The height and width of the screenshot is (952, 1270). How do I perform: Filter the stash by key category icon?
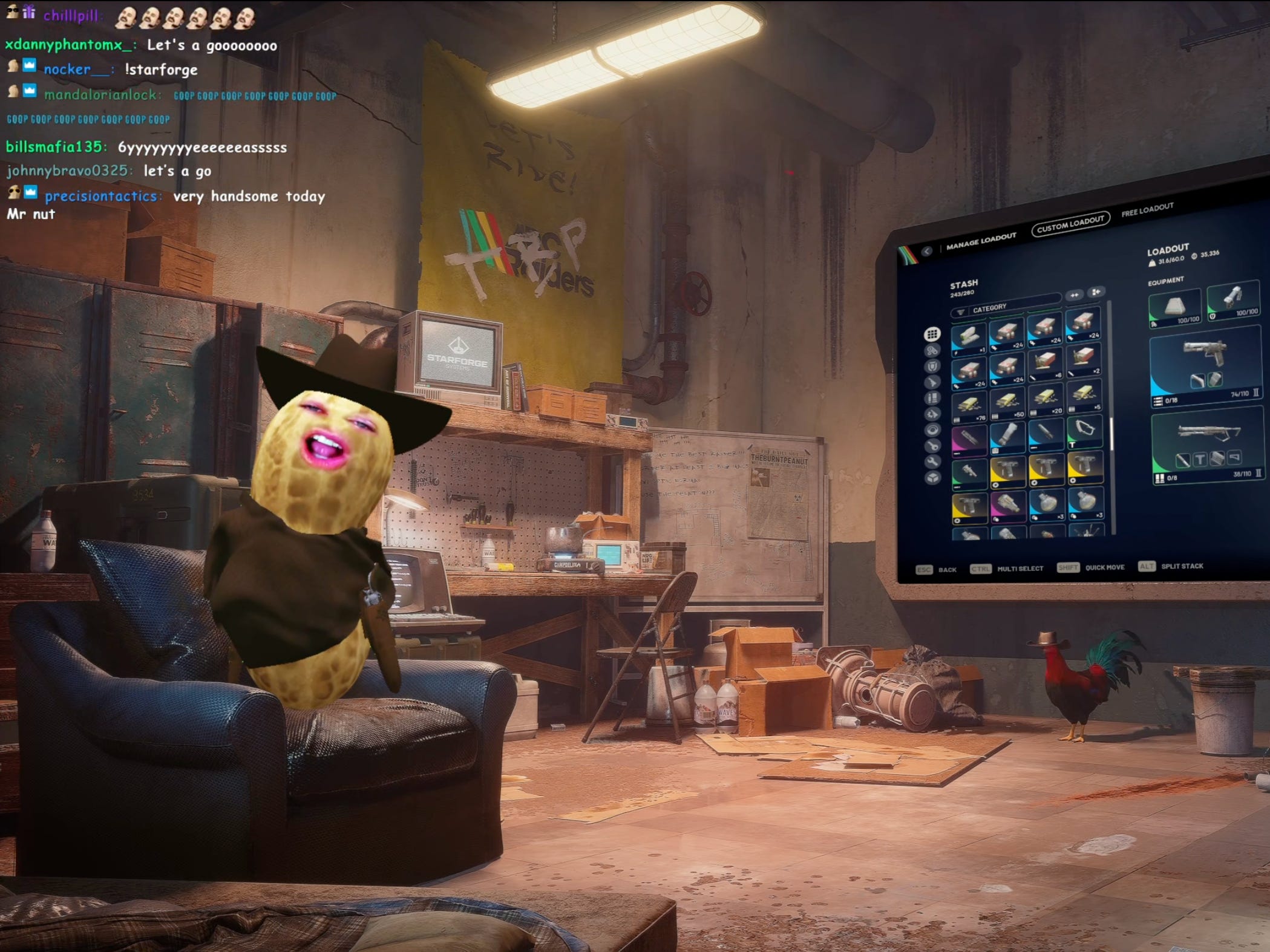[x=932, y=446]
